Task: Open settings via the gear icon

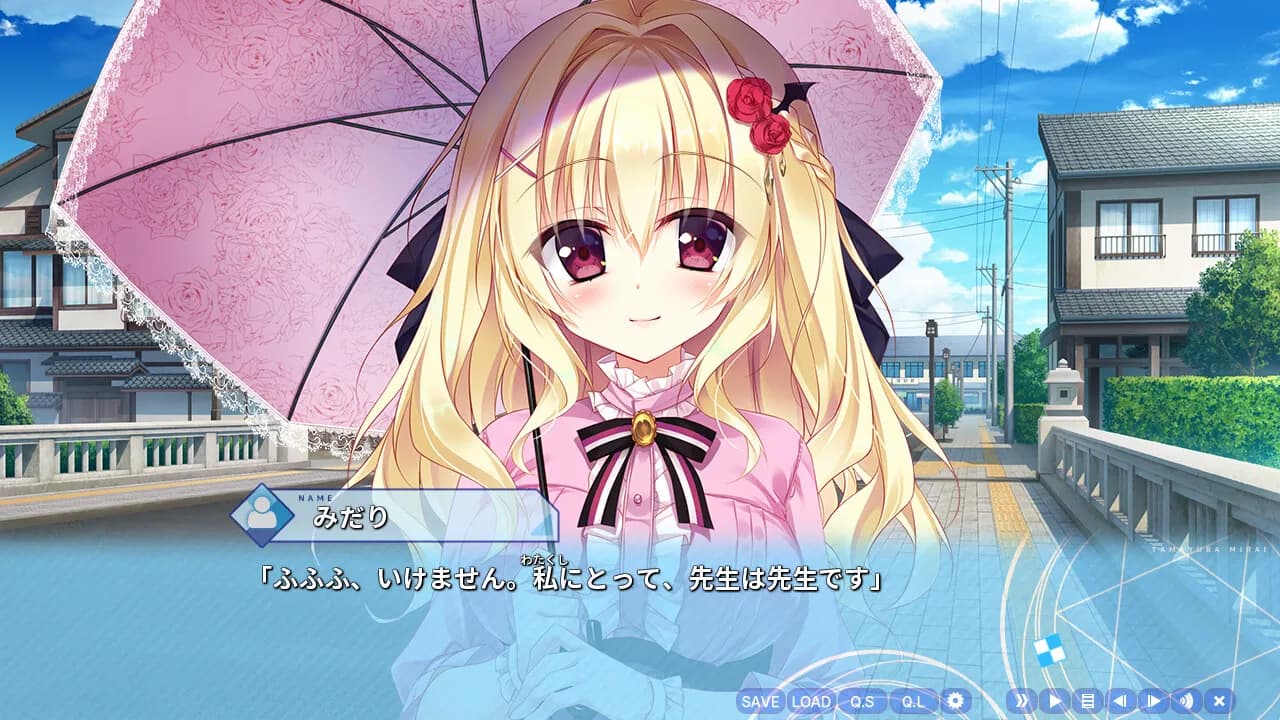Action: pos(956,701)
